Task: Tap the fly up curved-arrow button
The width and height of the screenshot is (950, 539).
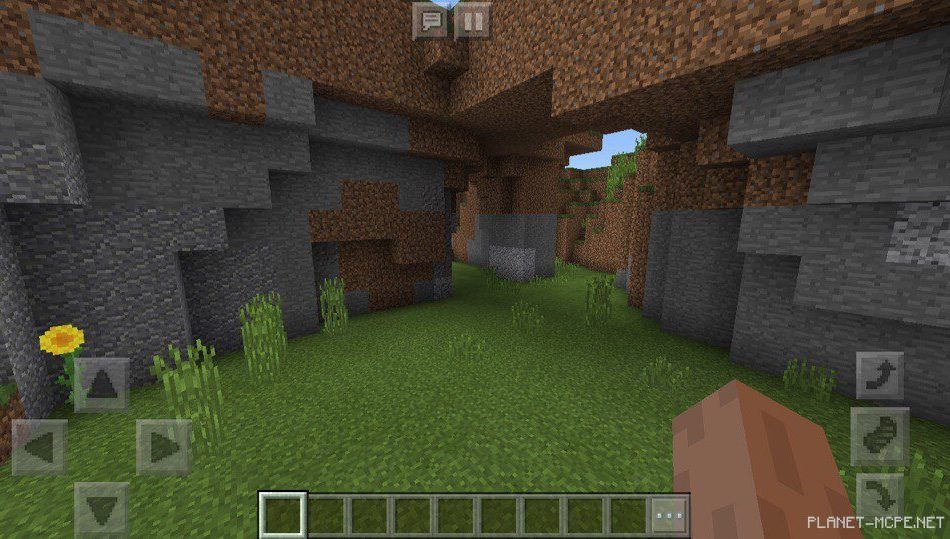Action: pos(880,376)
